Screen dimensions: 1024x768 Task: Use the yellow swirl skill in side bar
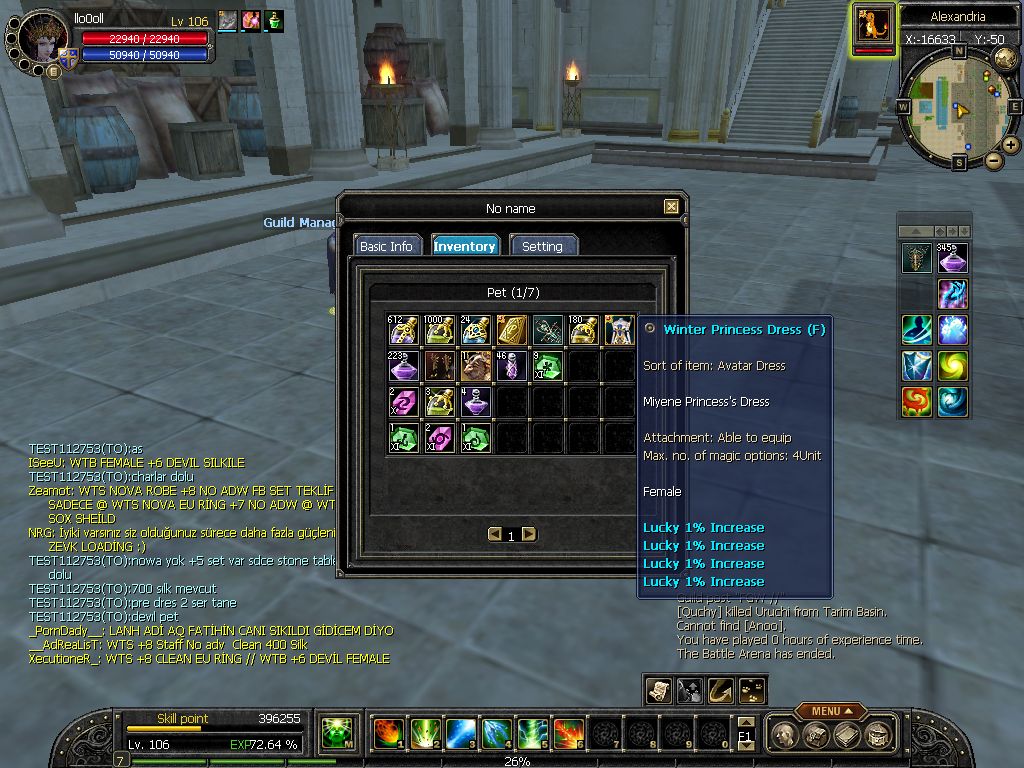click(951, 365)
